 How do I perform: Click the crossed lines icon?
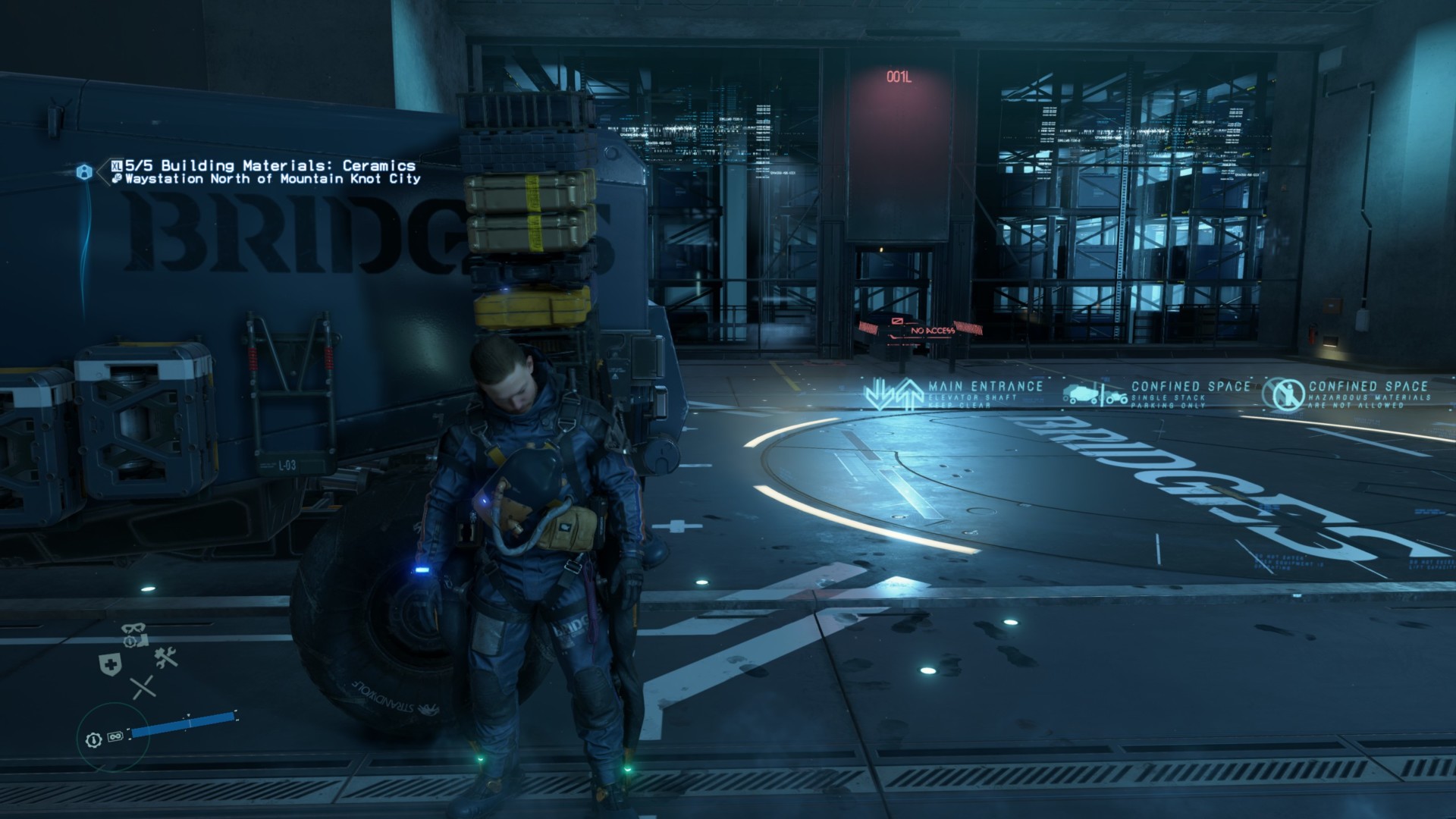pyautogui.click(x=143, y=687)
